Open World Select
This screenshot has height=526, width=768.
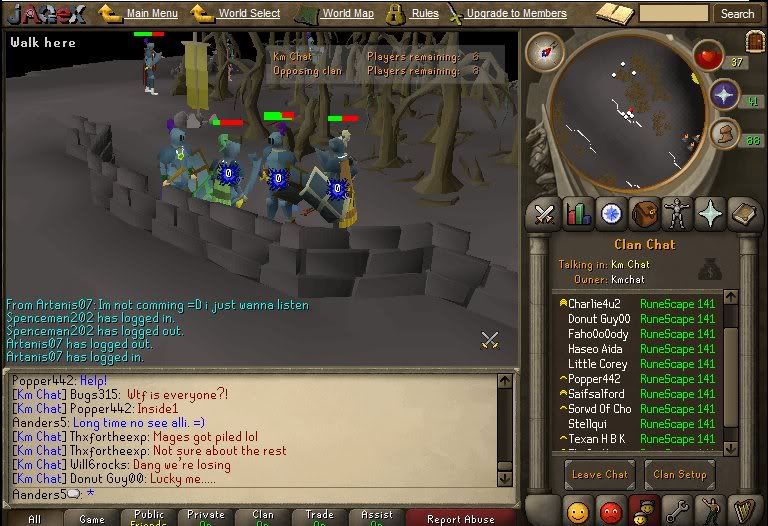click(x=248, y=14)
